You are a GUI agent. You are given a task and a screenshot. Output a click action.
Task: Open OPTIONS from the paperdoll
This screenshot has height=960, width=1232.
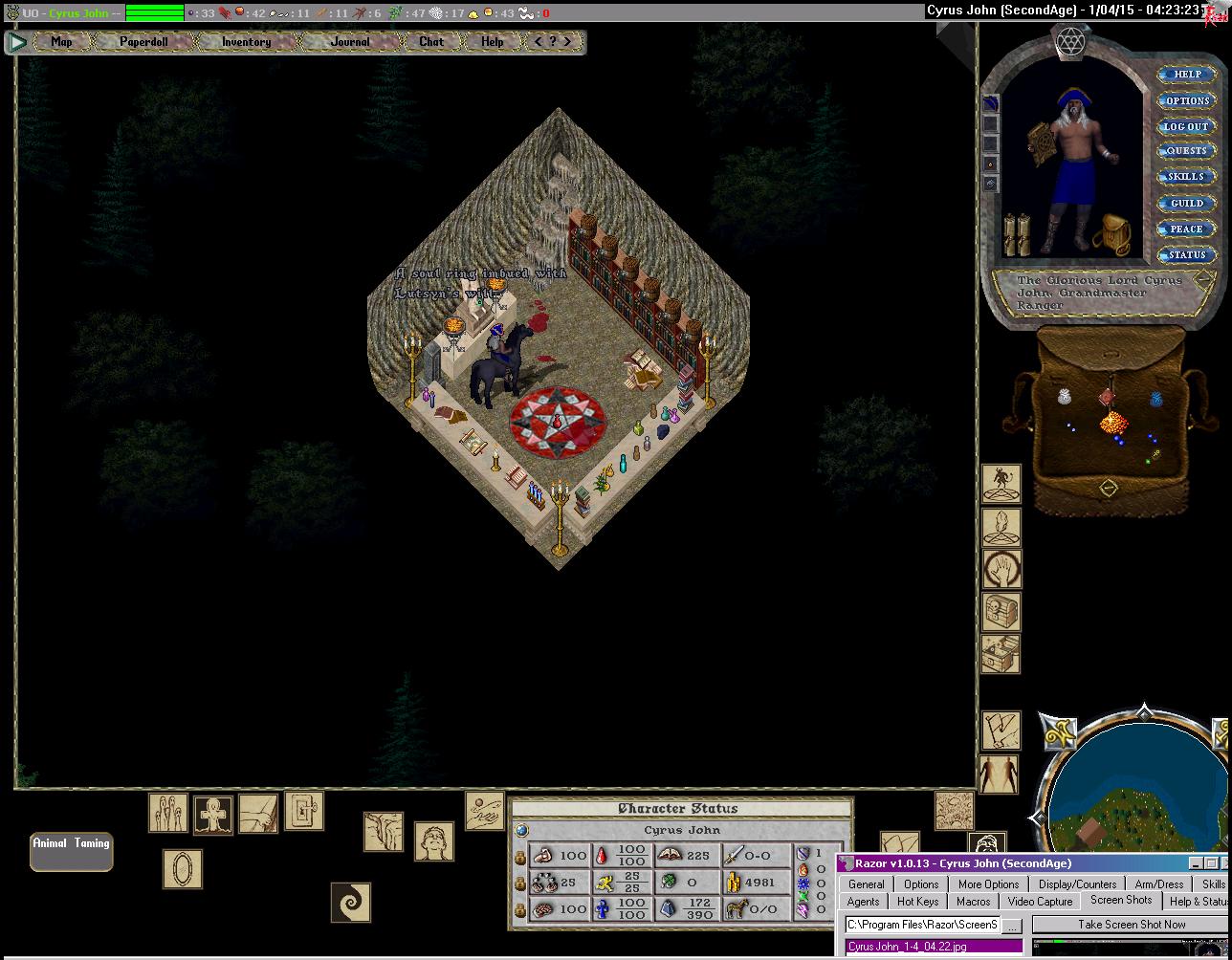coord(1186,100)
